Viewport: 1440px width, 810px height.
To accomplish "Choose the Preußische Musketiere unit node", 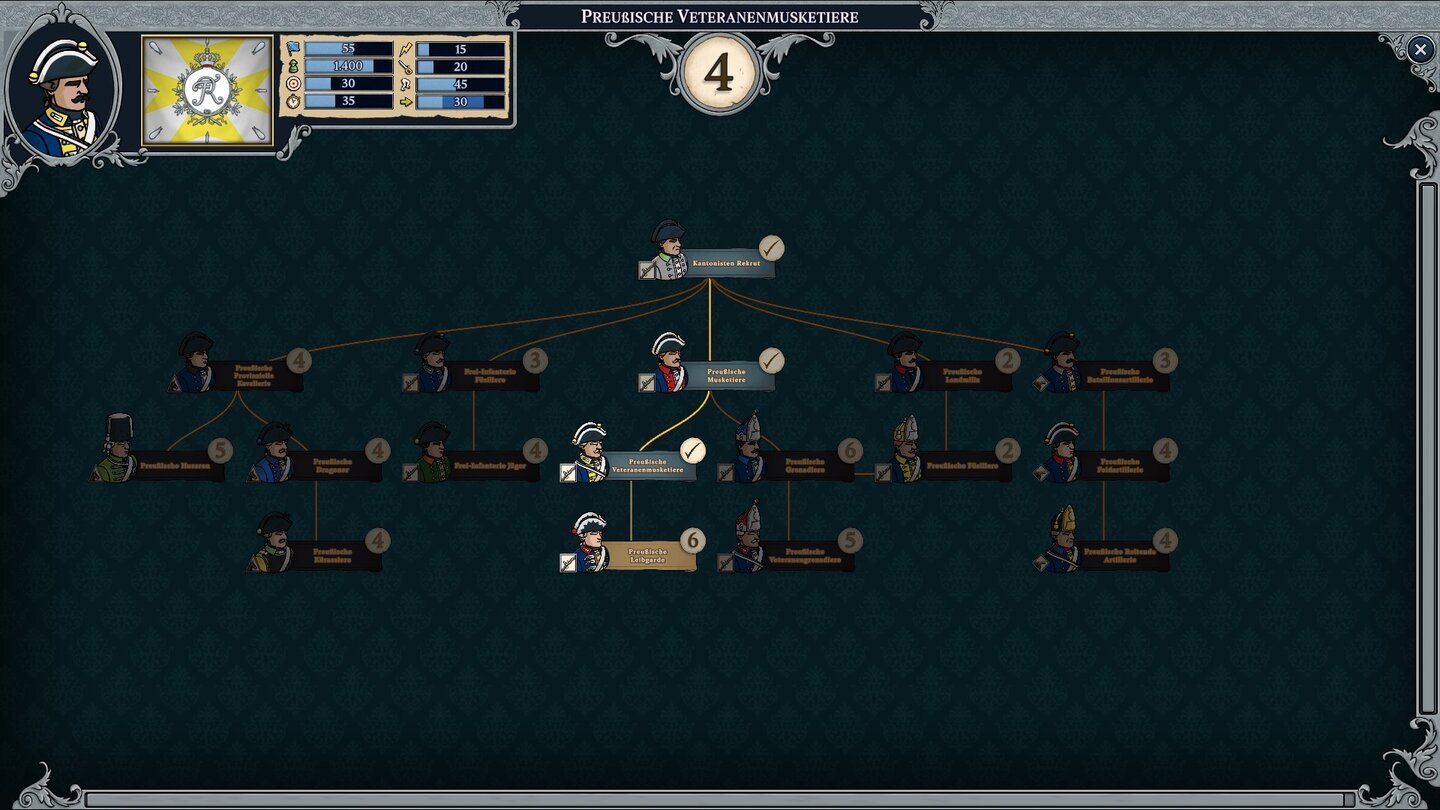I will click(727, 376).
